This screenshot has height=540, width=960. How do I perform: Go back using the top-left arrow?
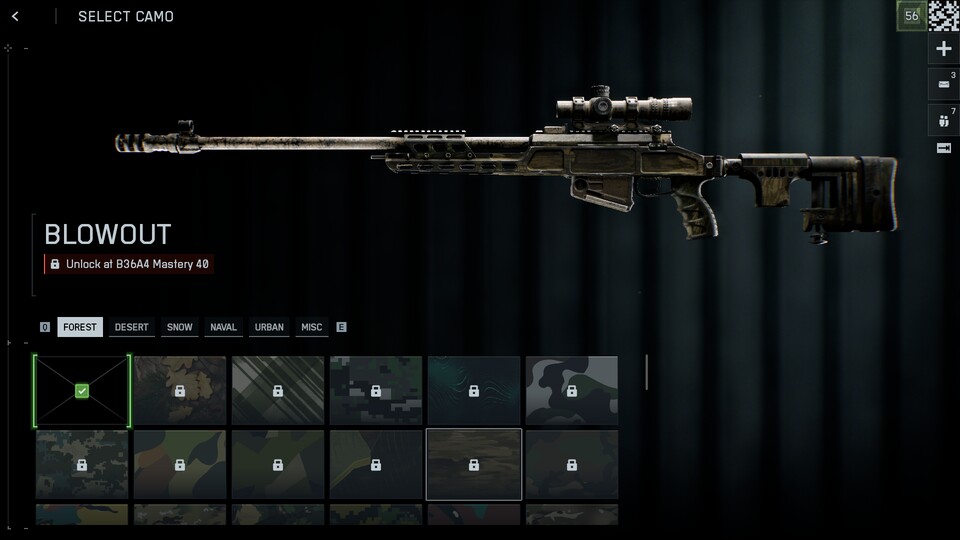pos(15,16)
